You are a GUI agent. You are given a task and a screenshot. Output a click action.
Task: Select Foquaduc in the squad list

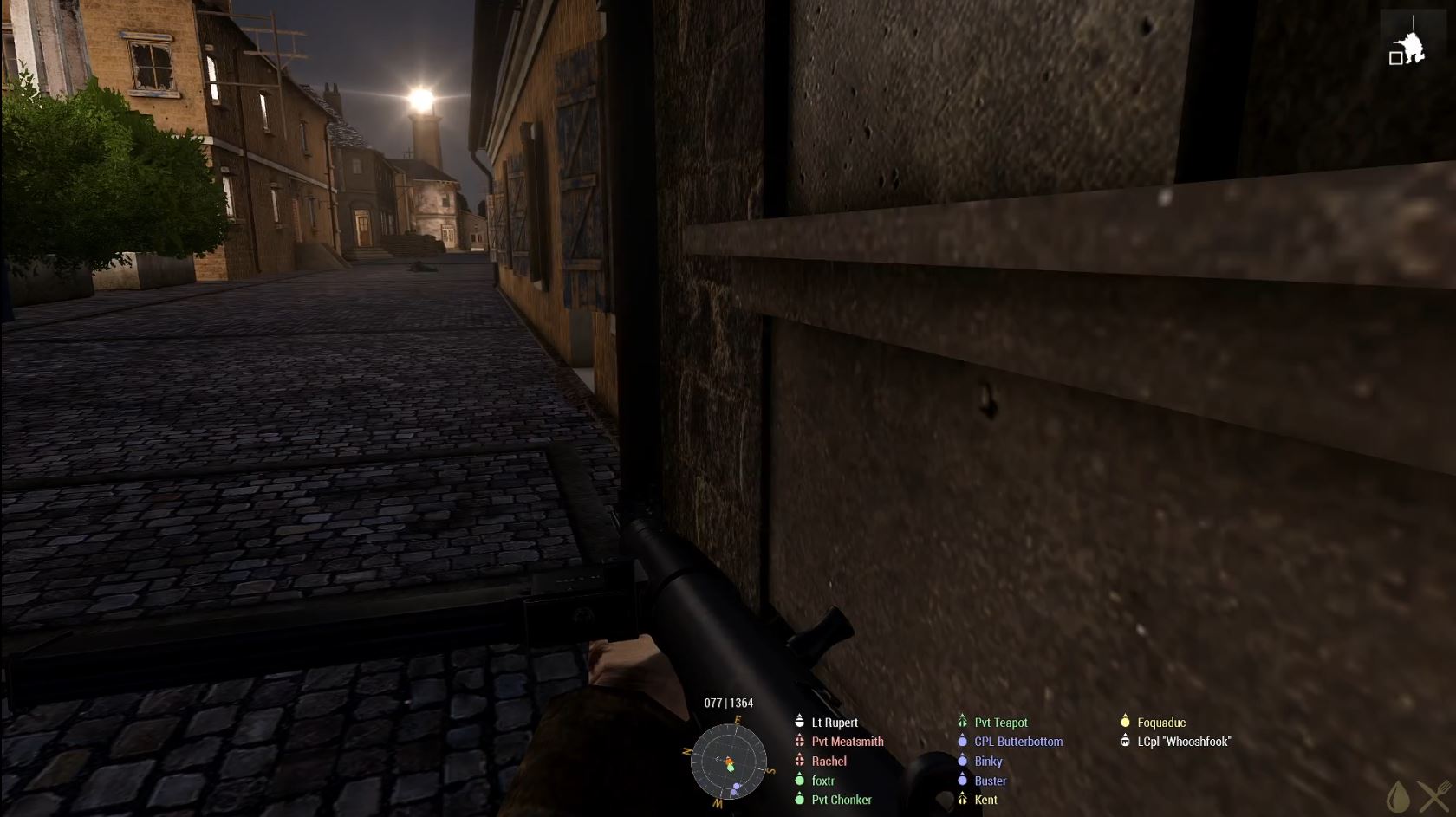1160,723
